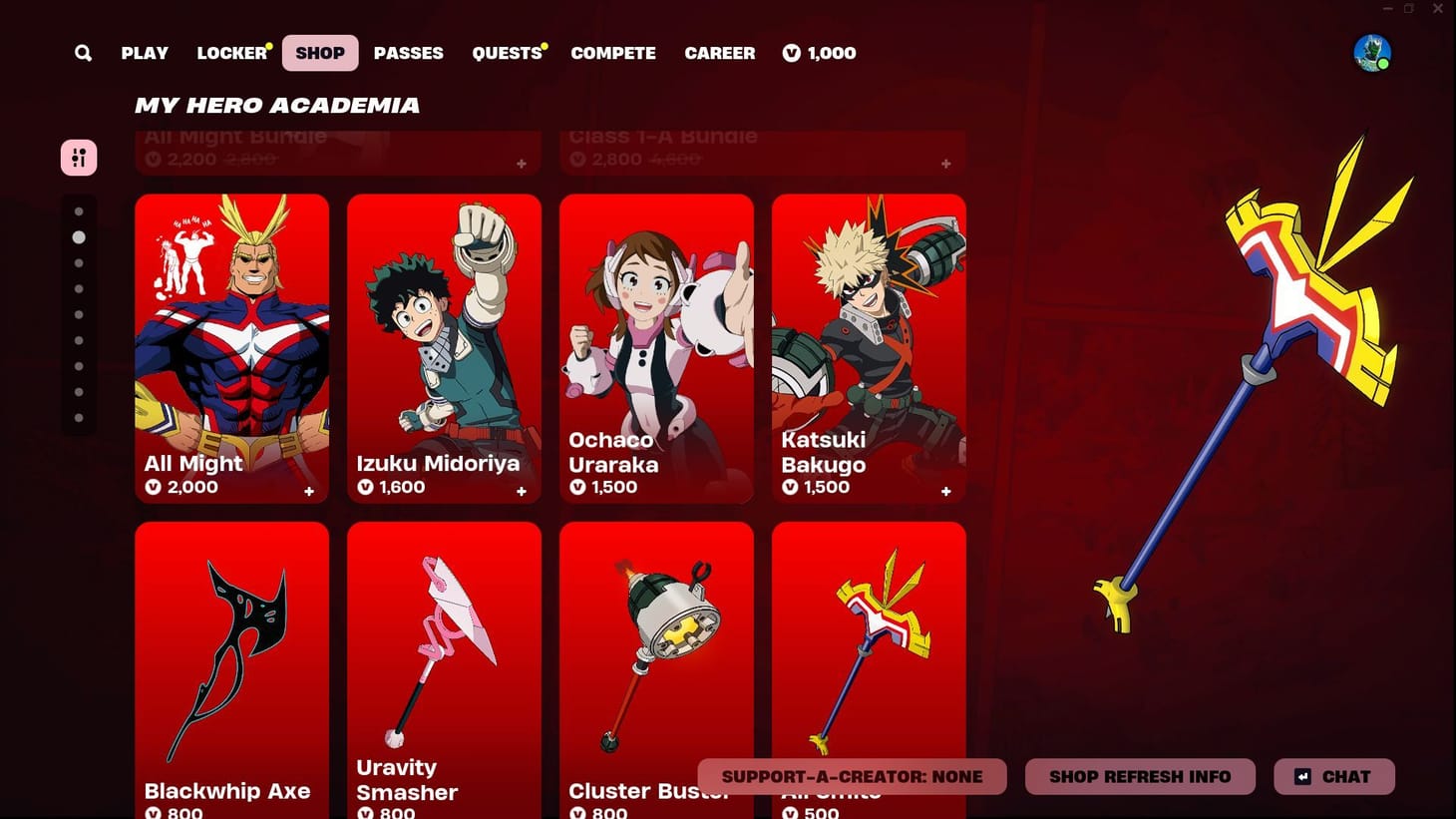The height and width of the screenshot is (819, 1456).
Task: Click the V-Bucks balance showing 1,000
Action: tap(819, 53)
